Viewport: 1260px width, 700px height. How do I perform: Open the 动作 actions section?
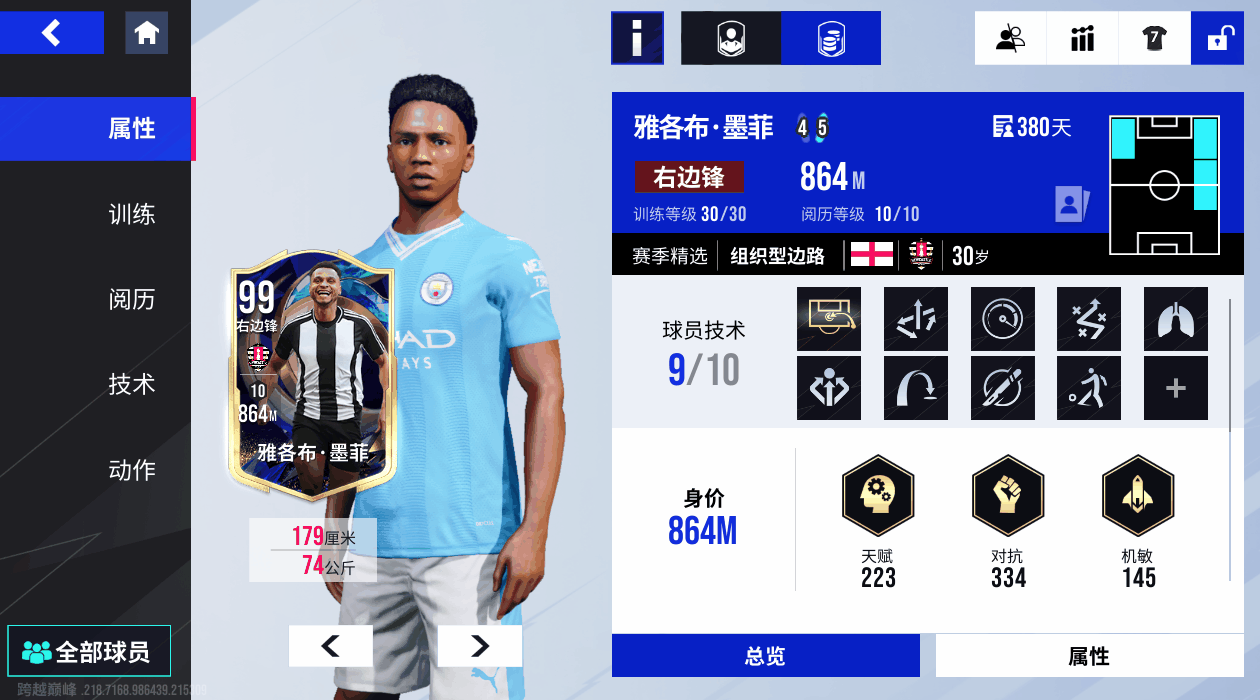click(x=131, y=469)
